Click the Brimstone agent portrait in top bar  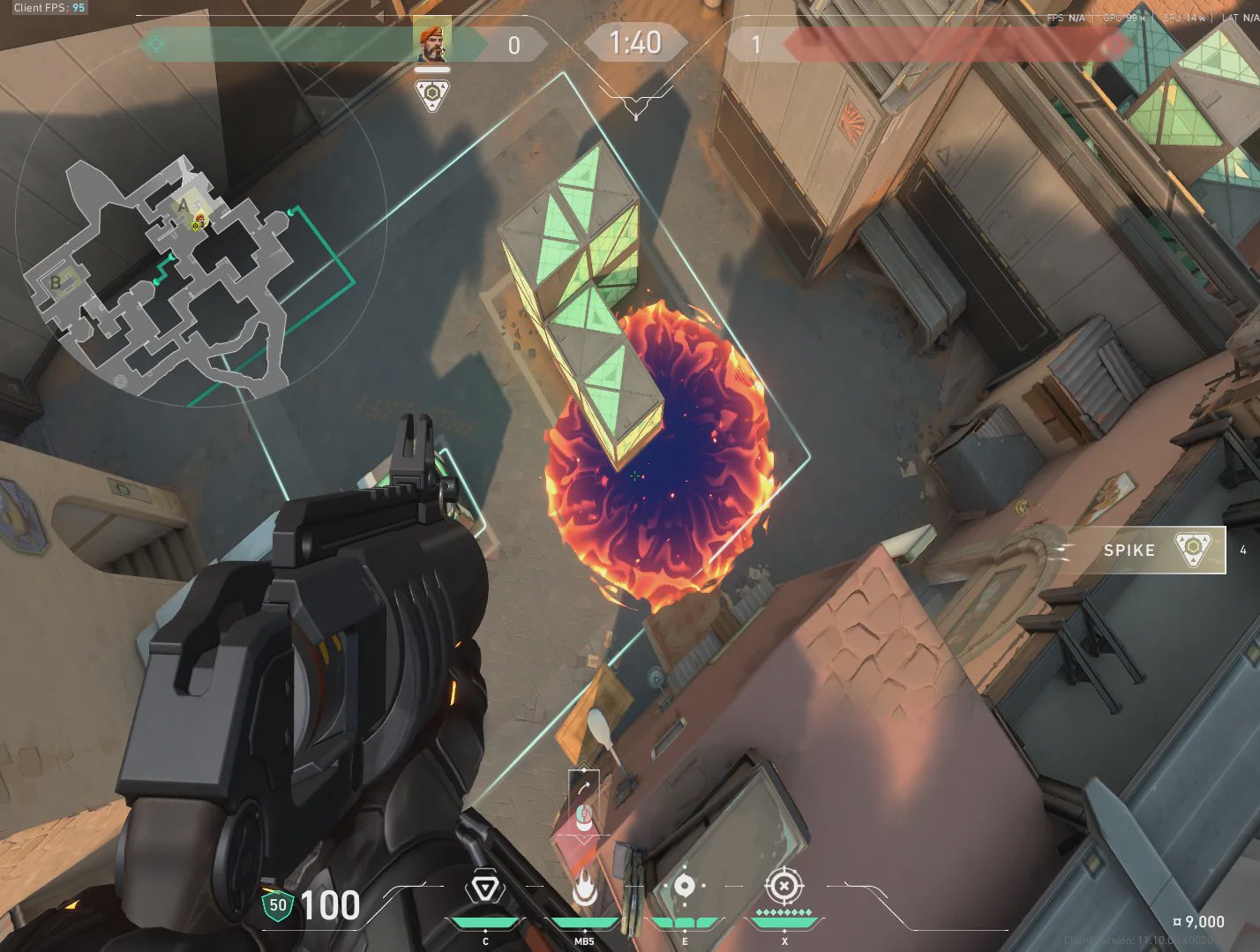432,42
